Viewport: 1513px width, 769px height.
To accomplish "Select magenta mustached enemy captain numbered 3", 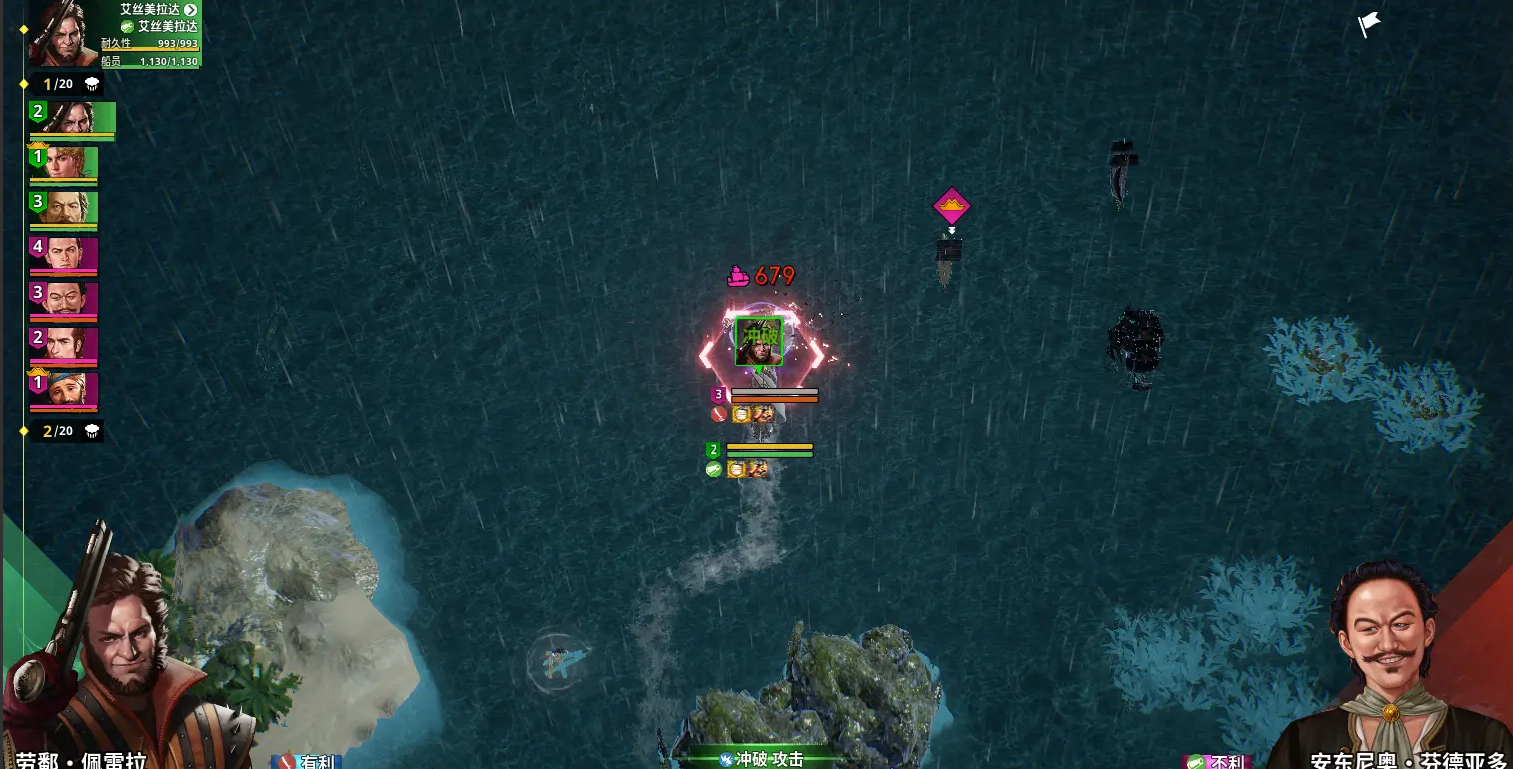I will click(x=64, y=298).
